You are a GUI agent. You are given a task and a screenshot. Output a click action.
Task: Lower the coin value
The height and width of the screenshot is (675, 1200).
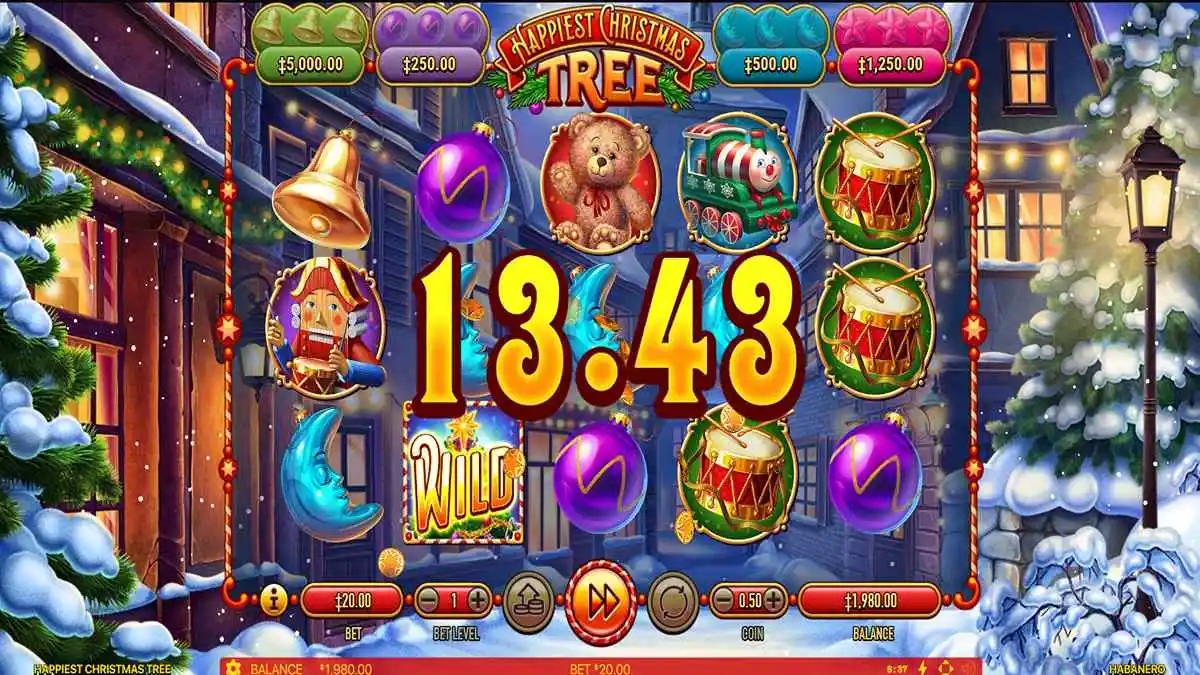coord(723,601)
